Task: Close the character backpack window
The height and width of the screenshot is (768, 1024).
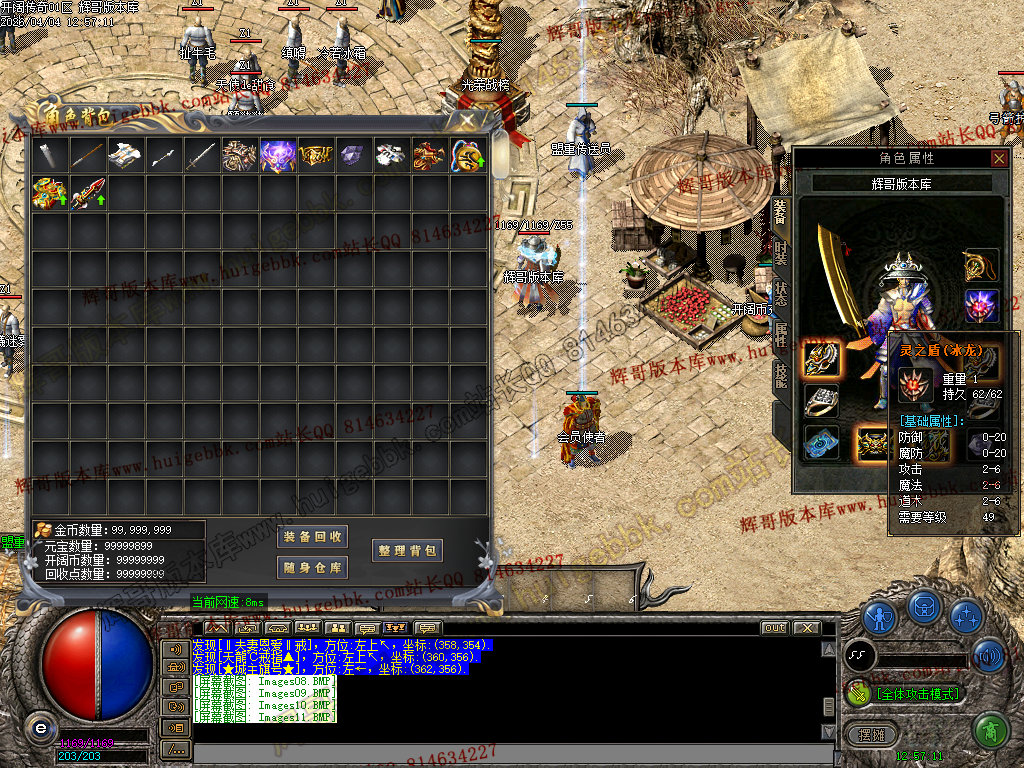Action: click(x=467, y=120)
